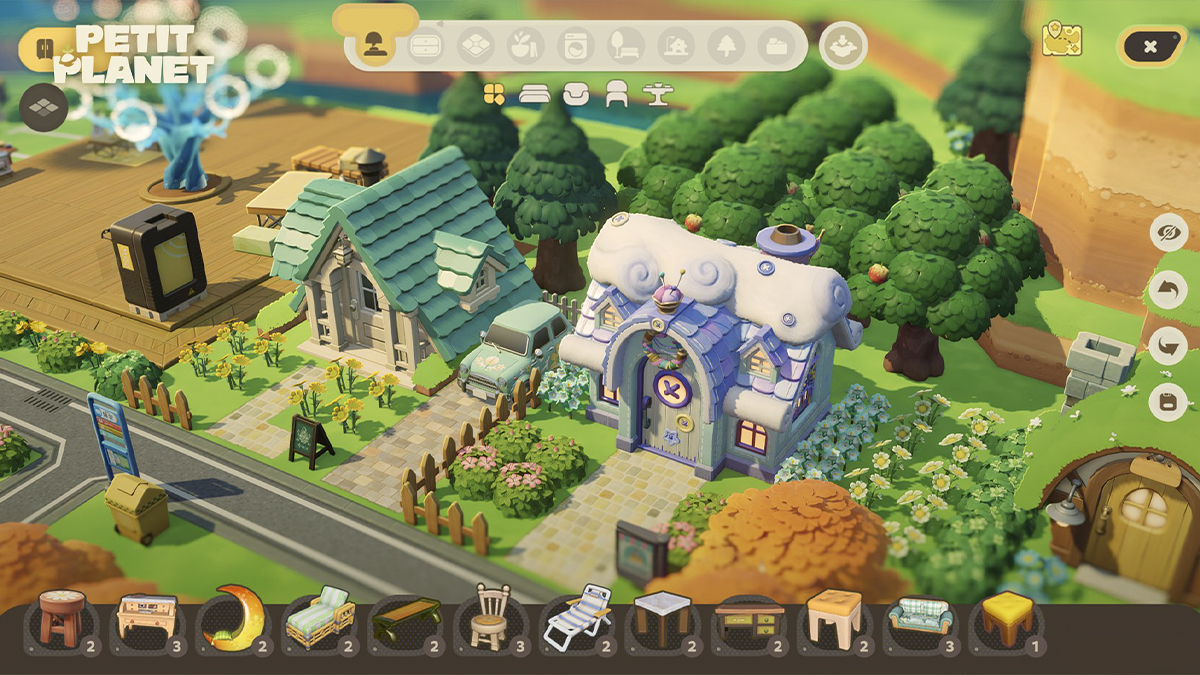Switch to the floor tiles category
This screenshot has width=1200, height=675.
(x=476, y=46)
